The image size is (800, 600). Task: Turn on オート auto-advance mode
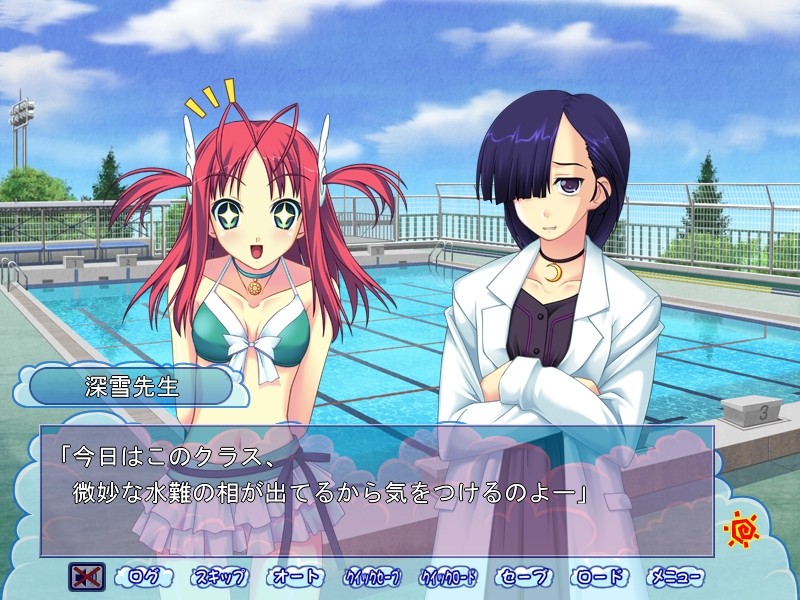296,577
